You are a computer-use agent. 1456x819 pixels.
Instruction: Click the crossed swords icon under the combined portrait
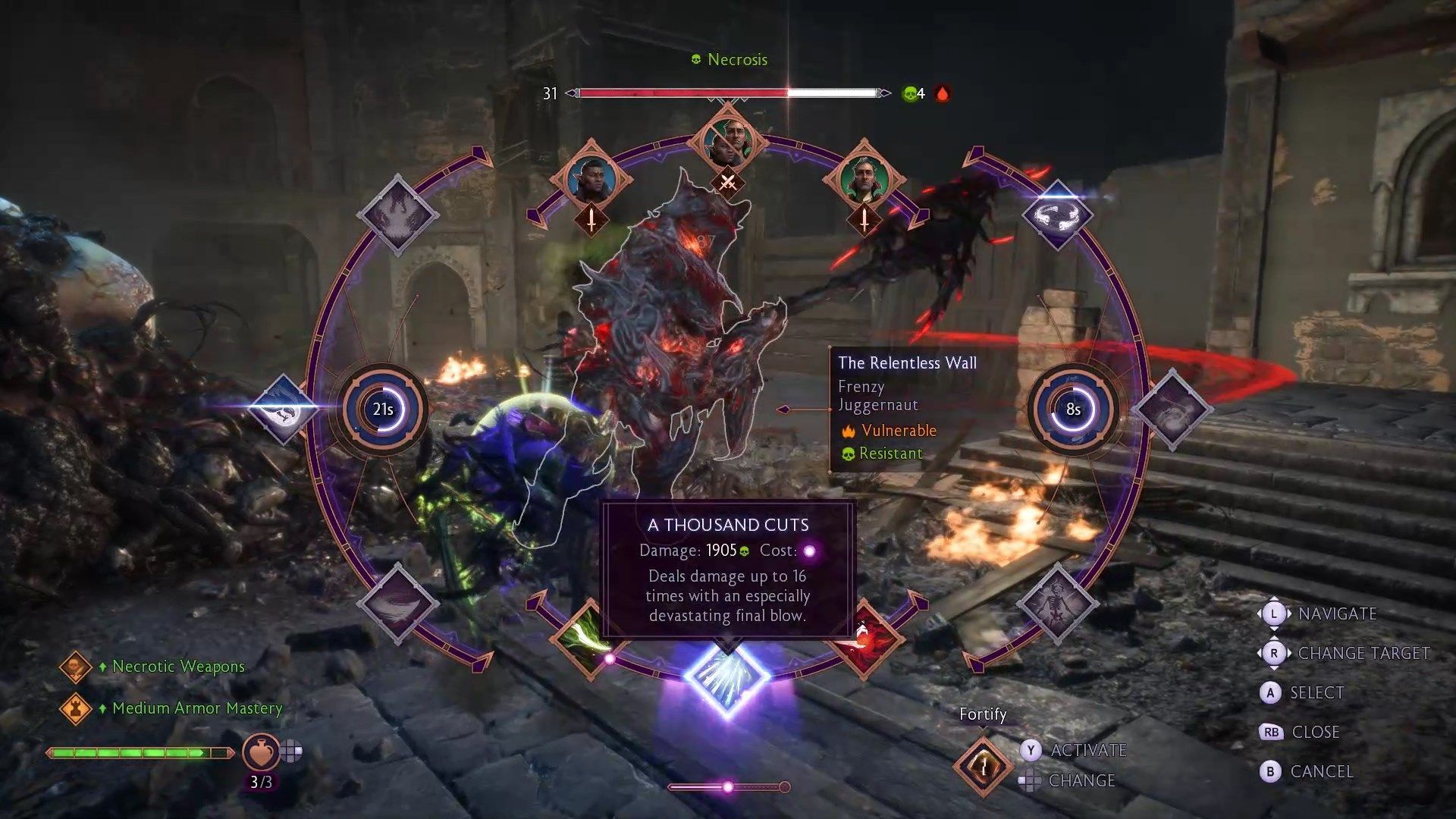(728, 183)
